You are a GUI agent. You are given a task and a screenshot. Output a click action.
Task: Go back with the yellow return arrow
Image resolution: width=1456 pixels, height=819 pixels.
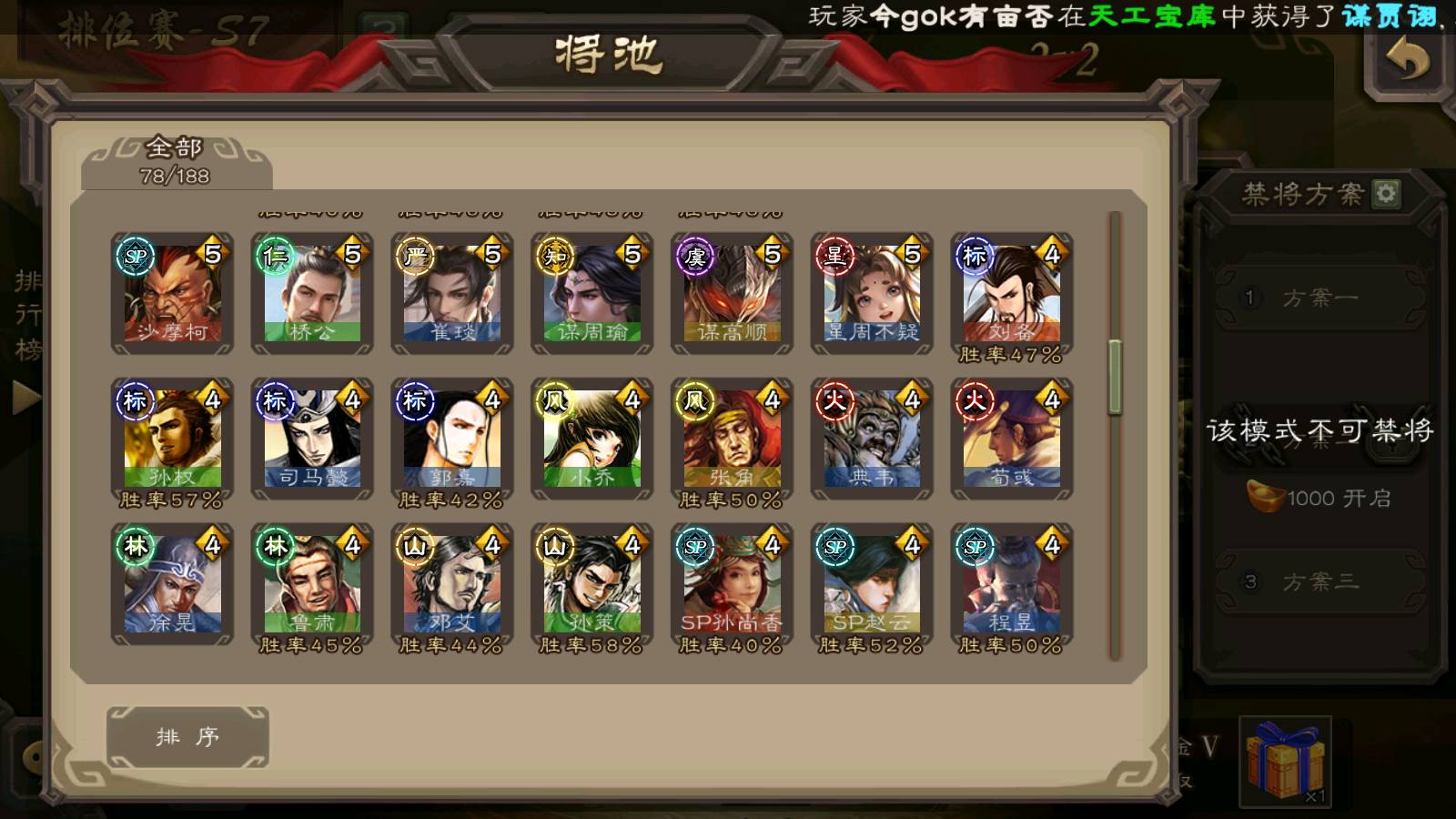click(x=1407, y=62)
